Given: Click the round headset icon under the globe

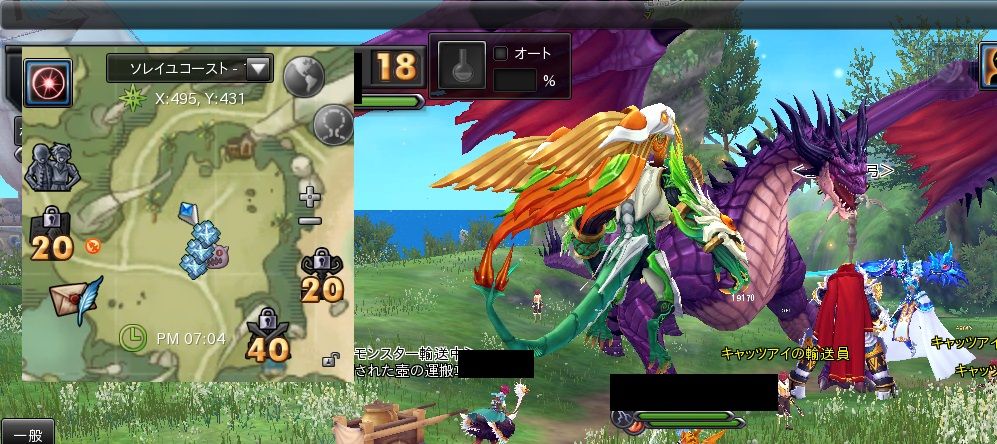Looking at the screenshot, I should coord(332,124).
